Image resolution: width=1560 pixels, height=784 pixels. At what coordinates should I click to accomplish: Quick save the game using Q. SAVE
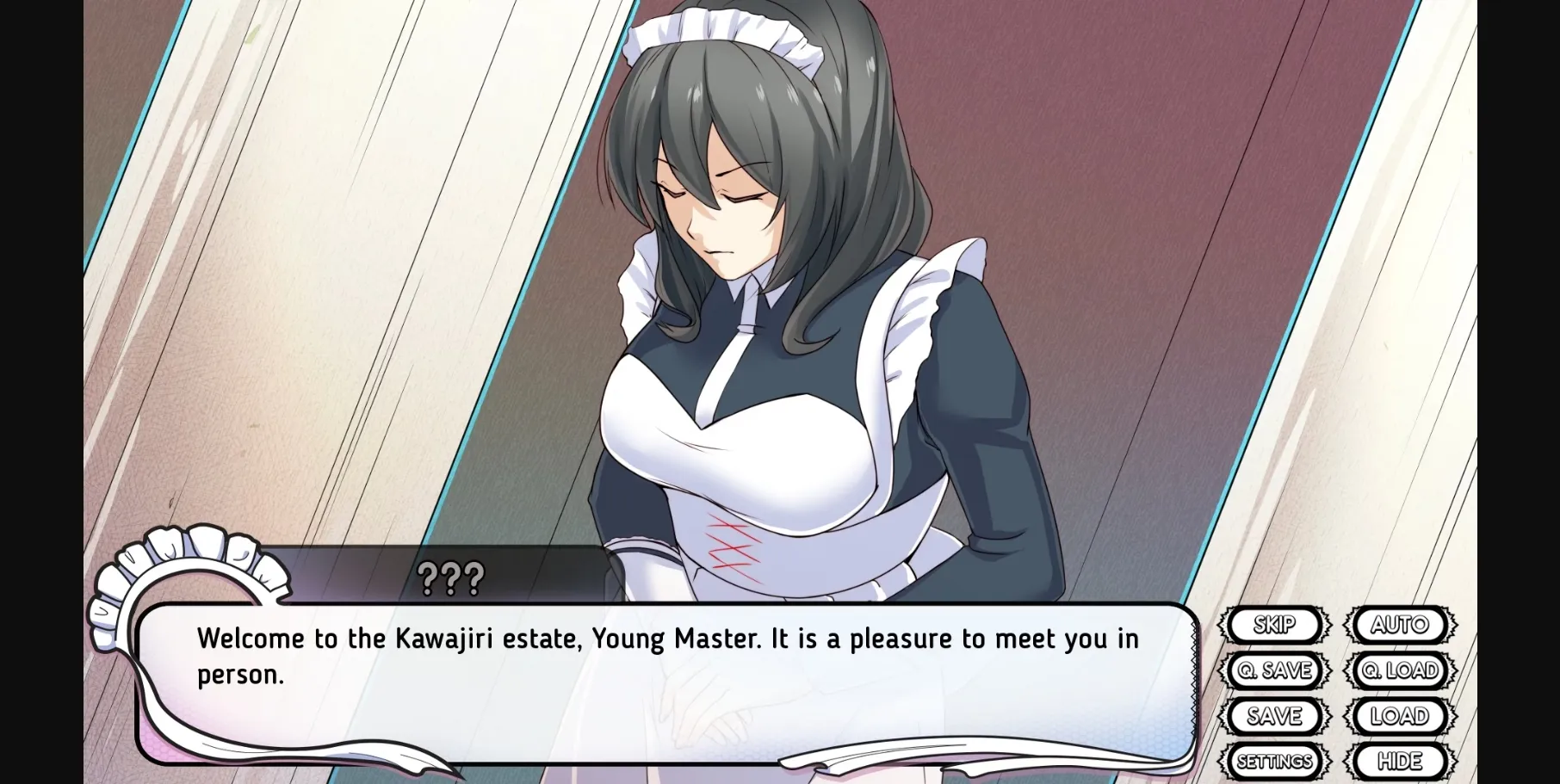click(x=1275, y=671)
